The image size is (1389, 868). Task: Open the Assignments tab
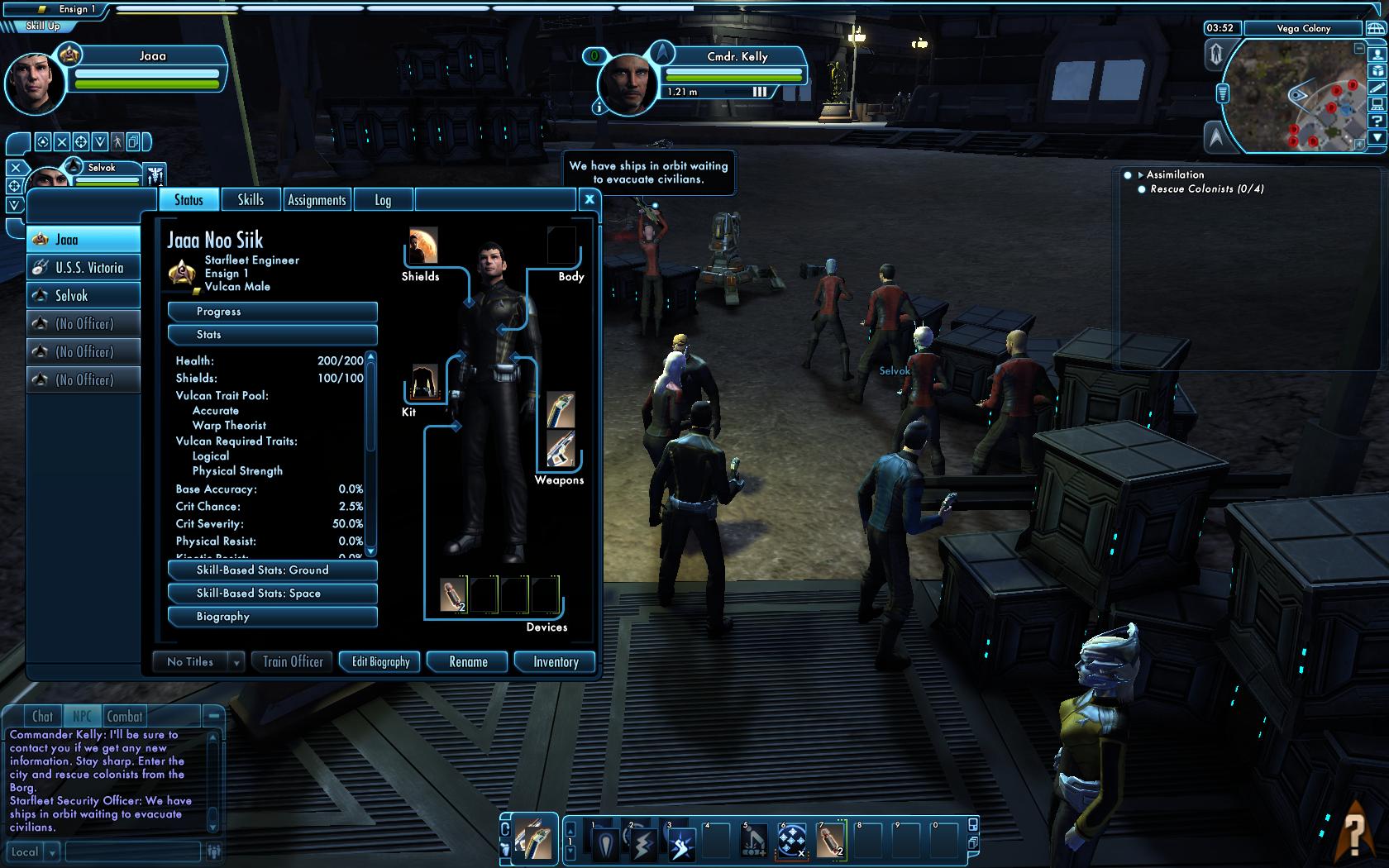pyautogui.click(x=317, y=200)
